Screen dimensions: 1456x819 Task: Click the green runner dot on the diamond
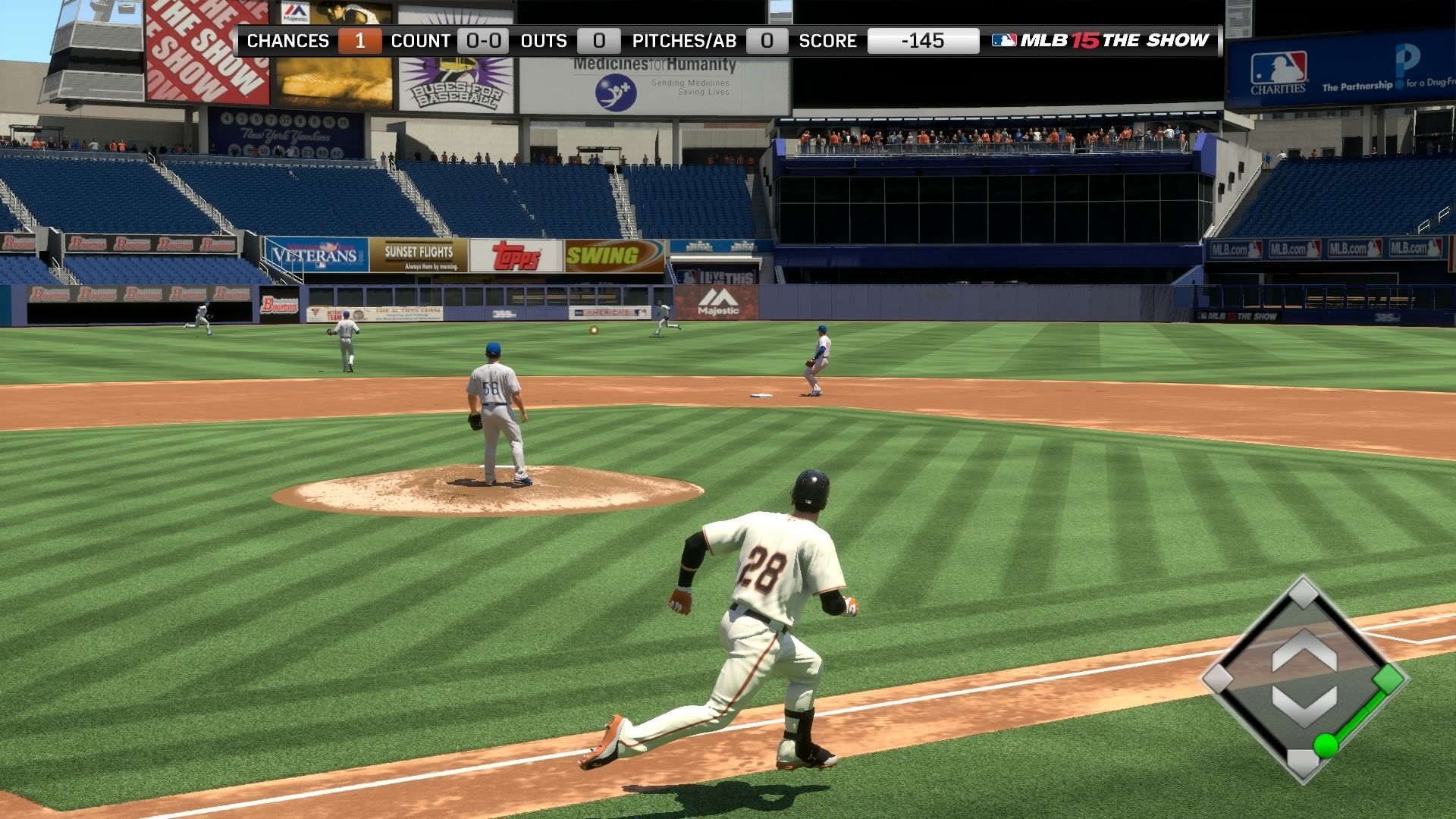(x=1326, y=745)
